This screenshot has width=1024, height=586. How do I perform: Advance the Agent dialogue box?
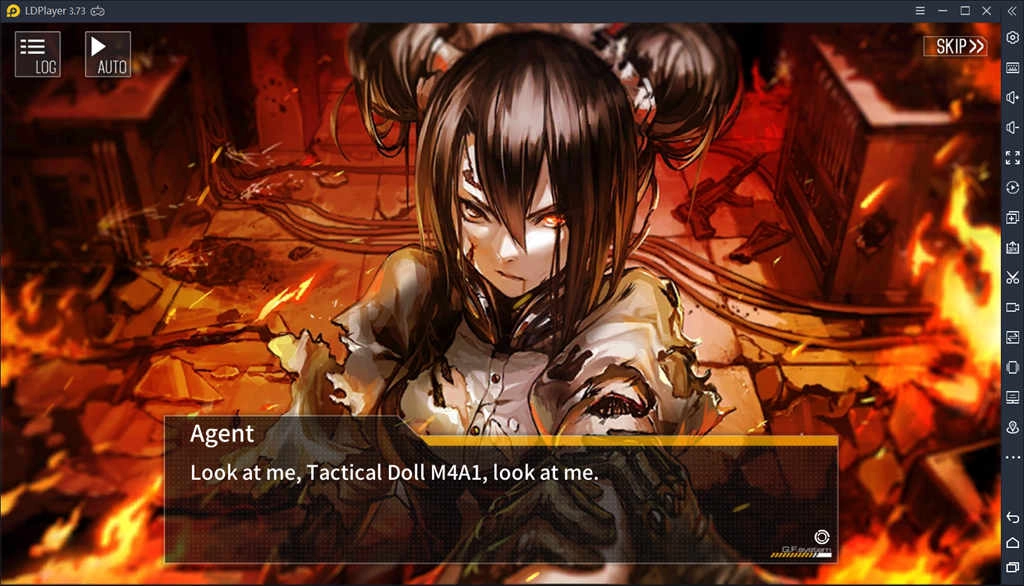[x=500, y=490]
